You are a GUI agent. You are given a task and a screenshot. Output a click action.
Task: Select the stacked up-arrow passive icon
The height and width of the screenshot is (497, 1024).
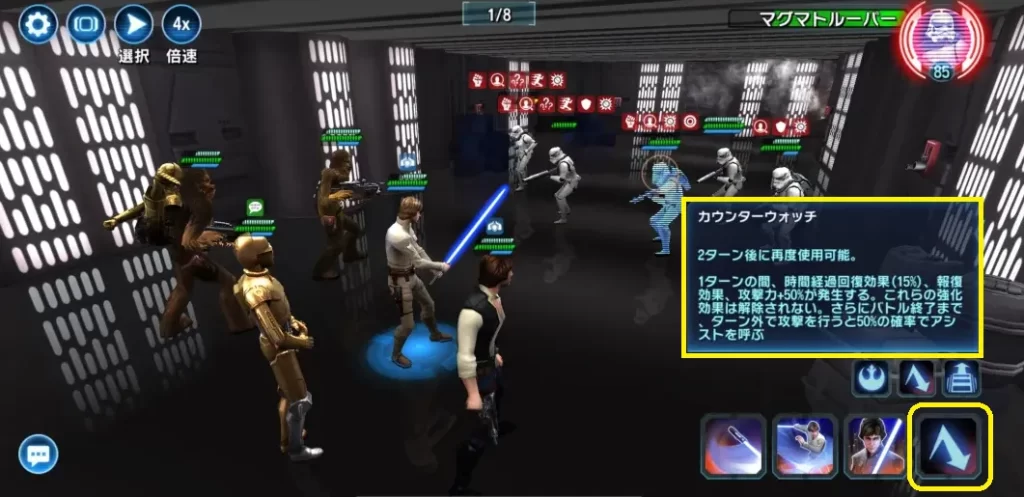(x=963, y=378)
